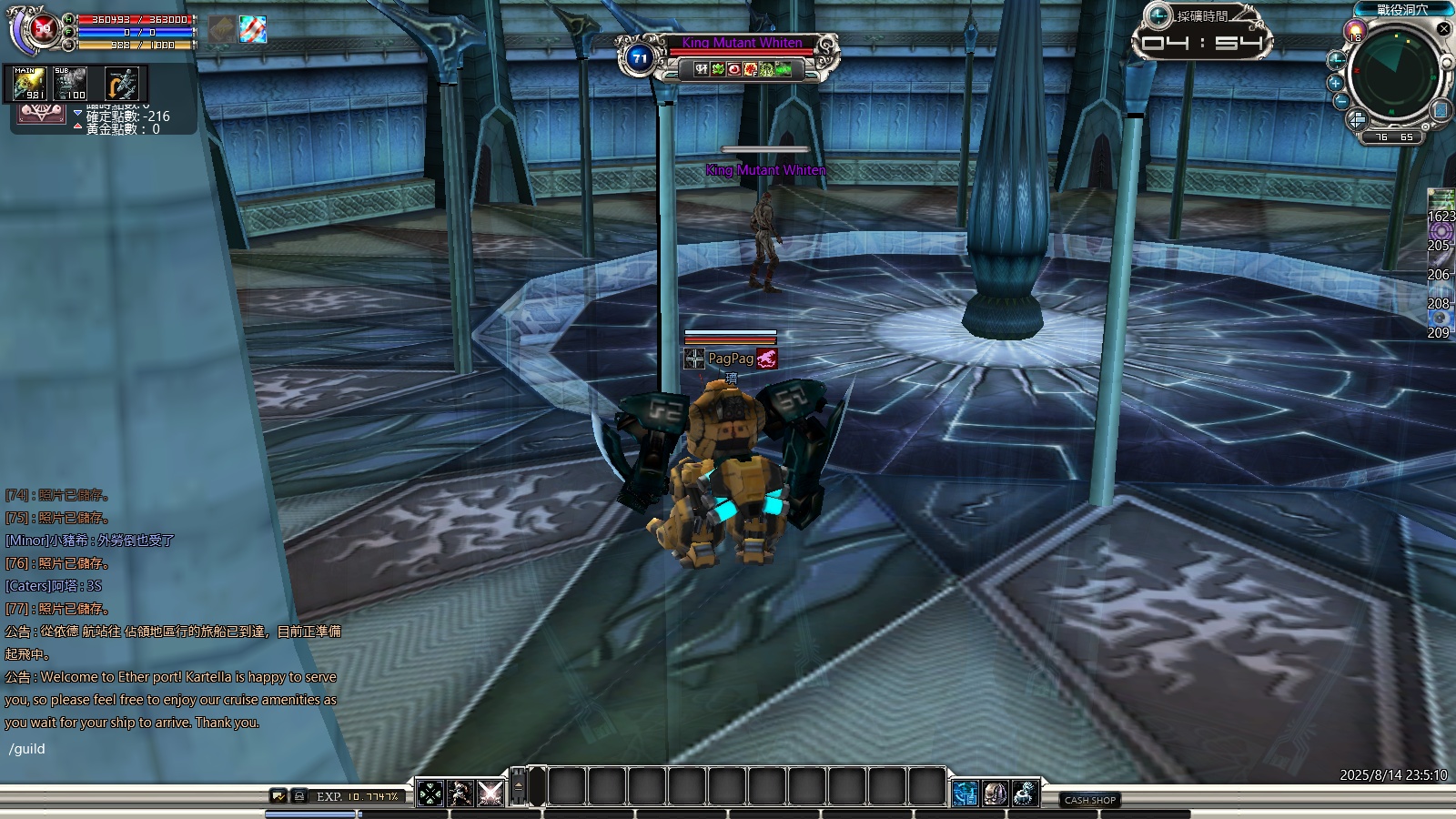Click the soldier swap icon with orange arrow

pyautogui.click(x=120, y=84)
